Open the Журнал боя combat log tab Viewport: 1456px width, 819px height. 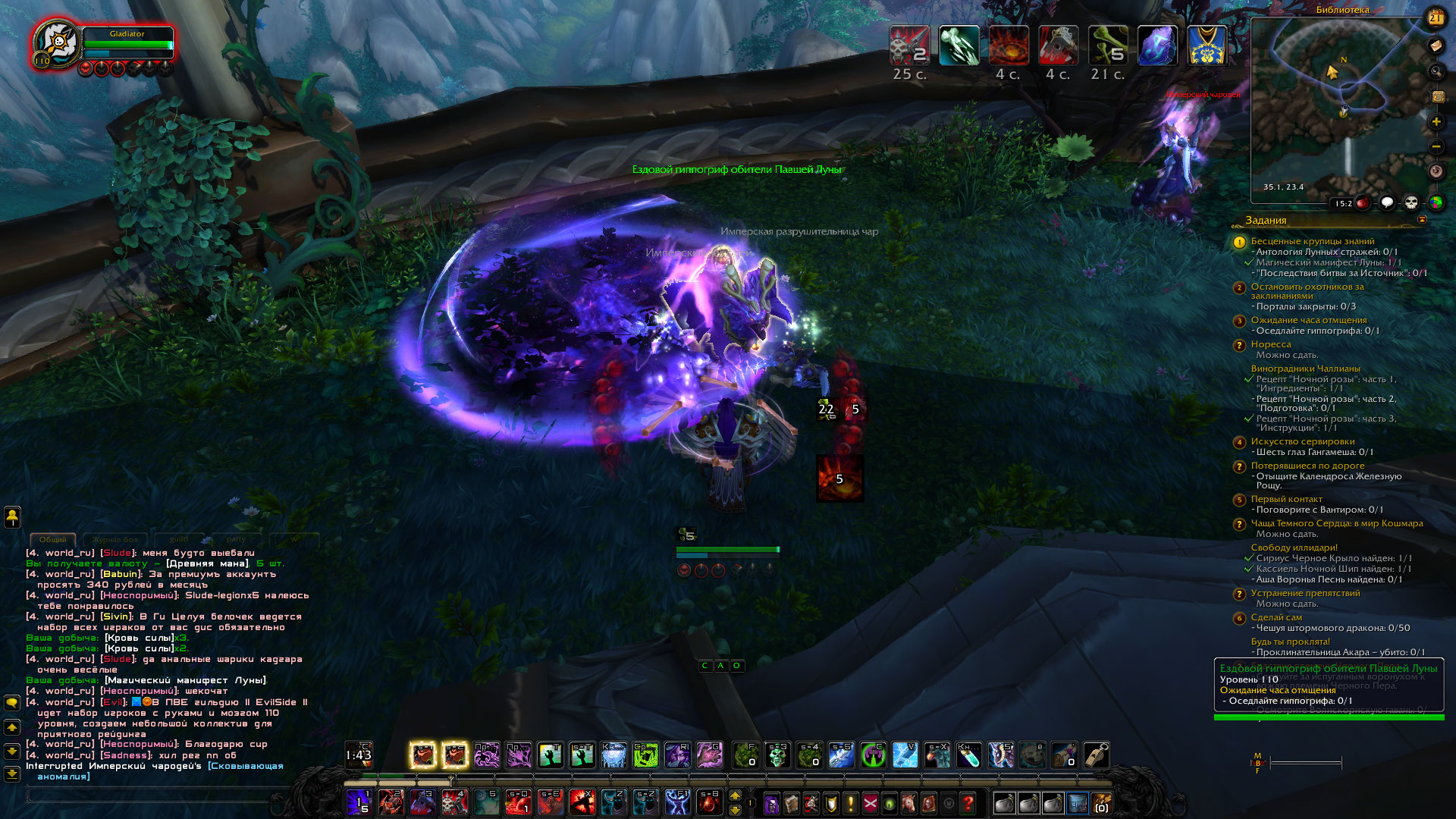click(x=115, y=539)
